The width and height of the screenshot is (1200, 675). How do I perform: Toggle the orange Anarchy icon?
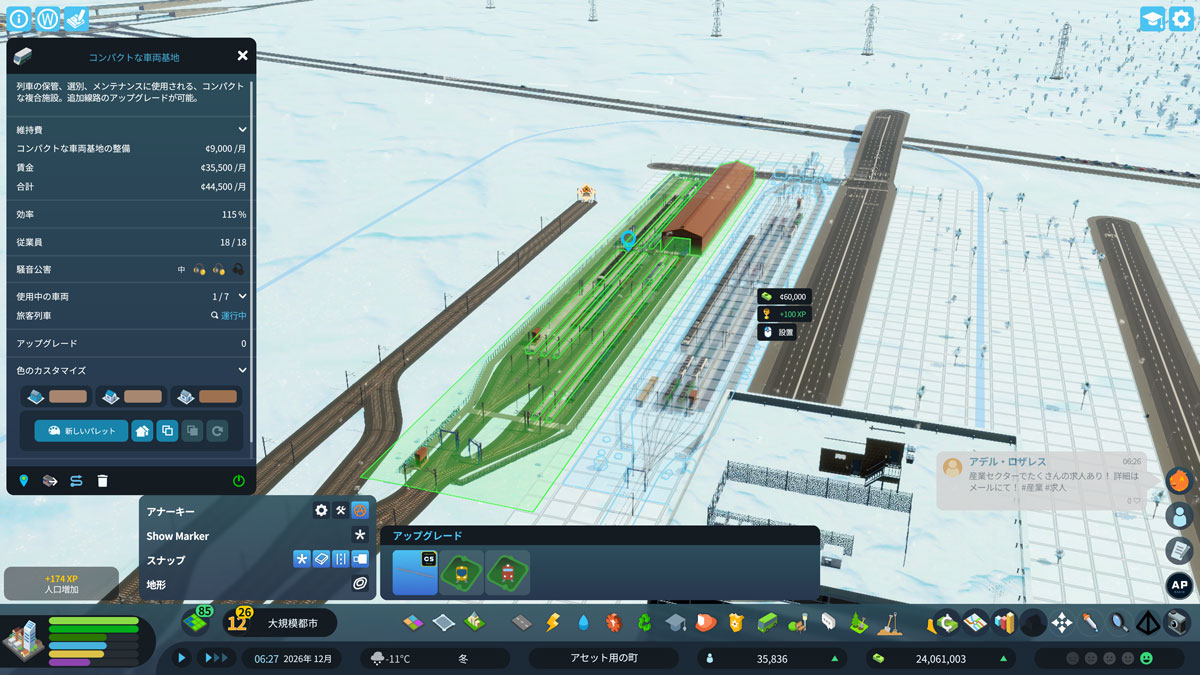click(x=360, y=510)
